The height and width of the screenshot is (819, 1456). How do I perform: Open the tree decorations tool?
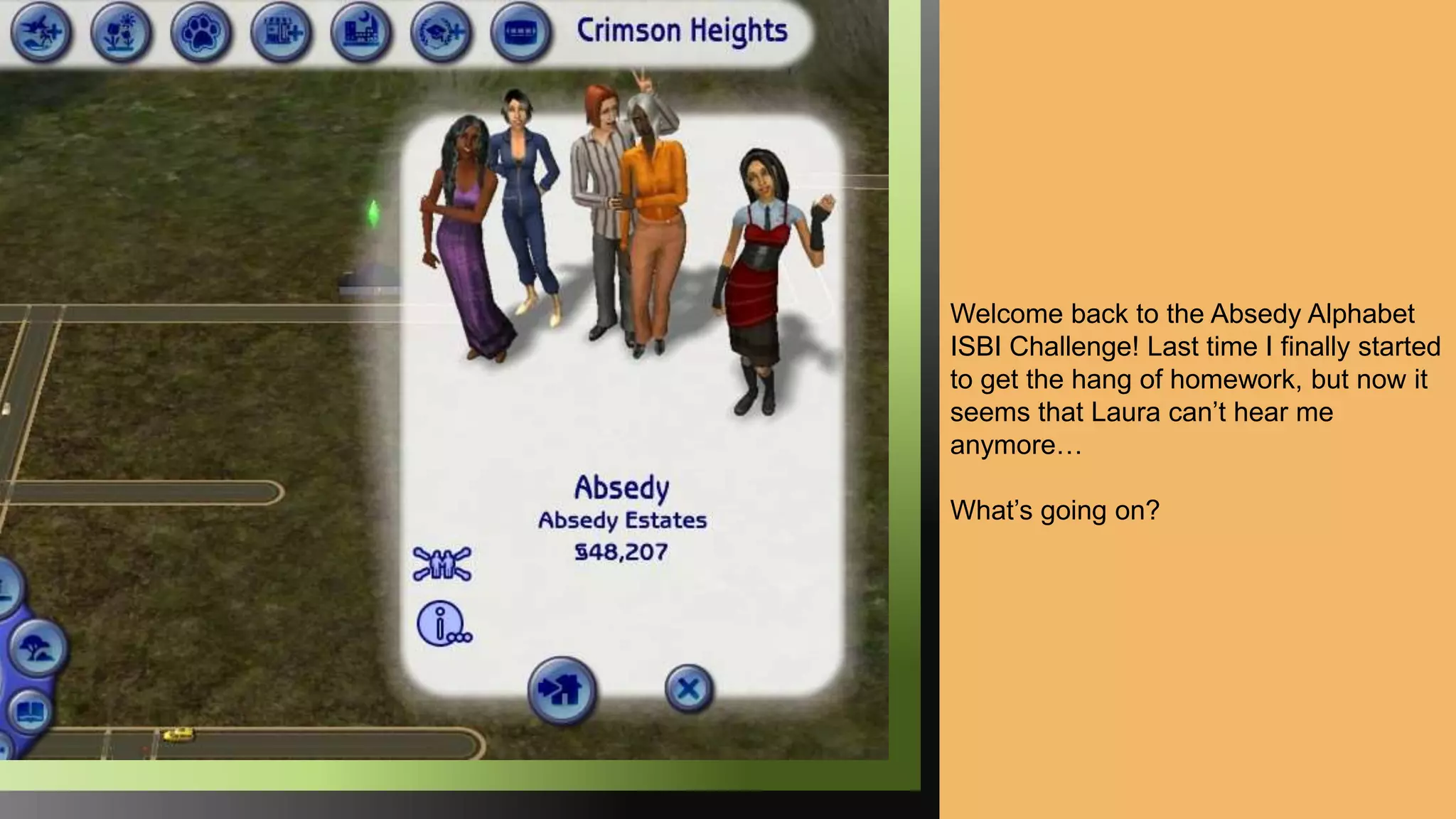pos(37,648)
